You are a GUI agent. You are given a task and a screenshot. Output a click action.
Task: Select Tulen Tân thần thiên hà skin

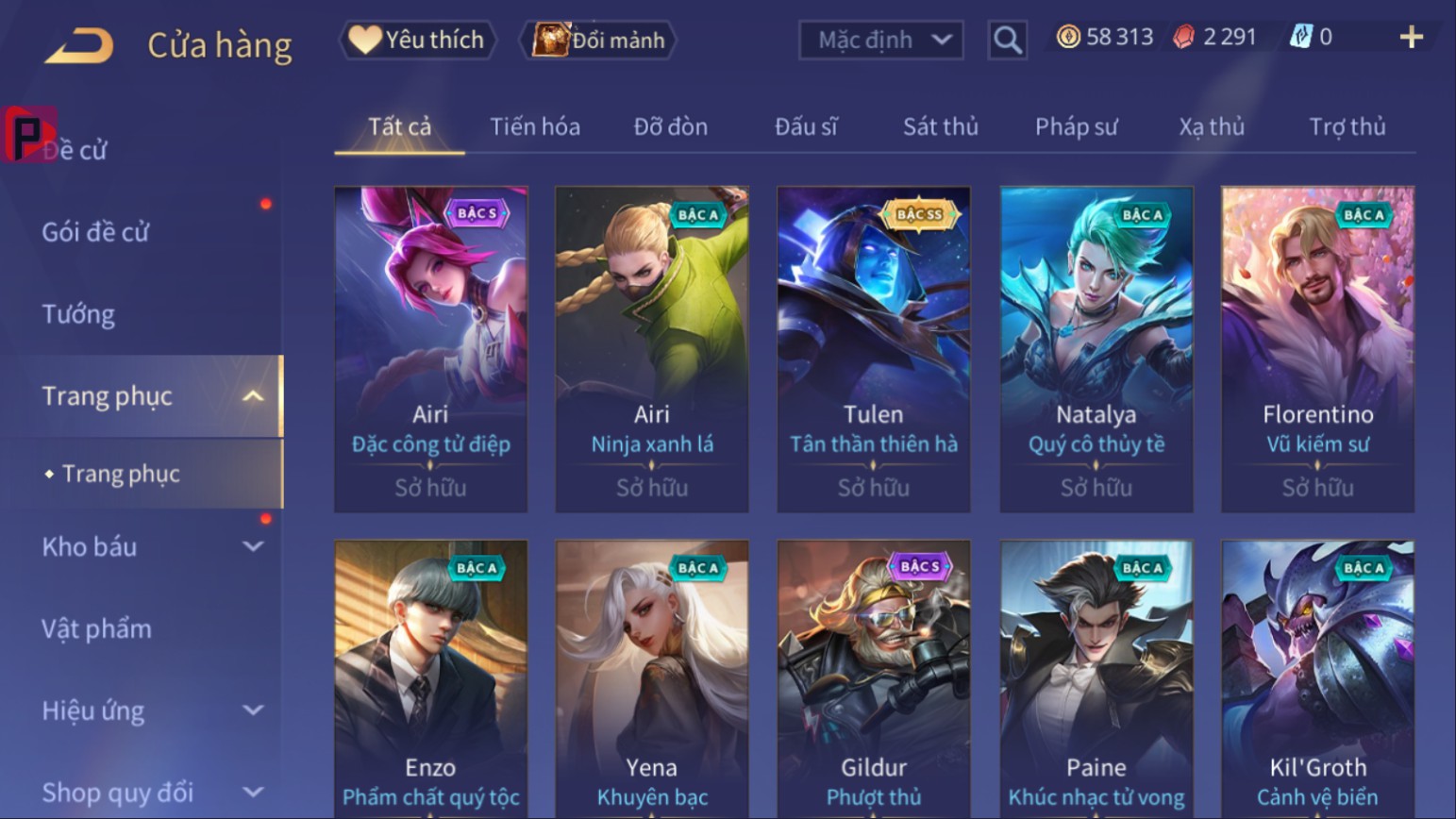click(x=873, y=349)
